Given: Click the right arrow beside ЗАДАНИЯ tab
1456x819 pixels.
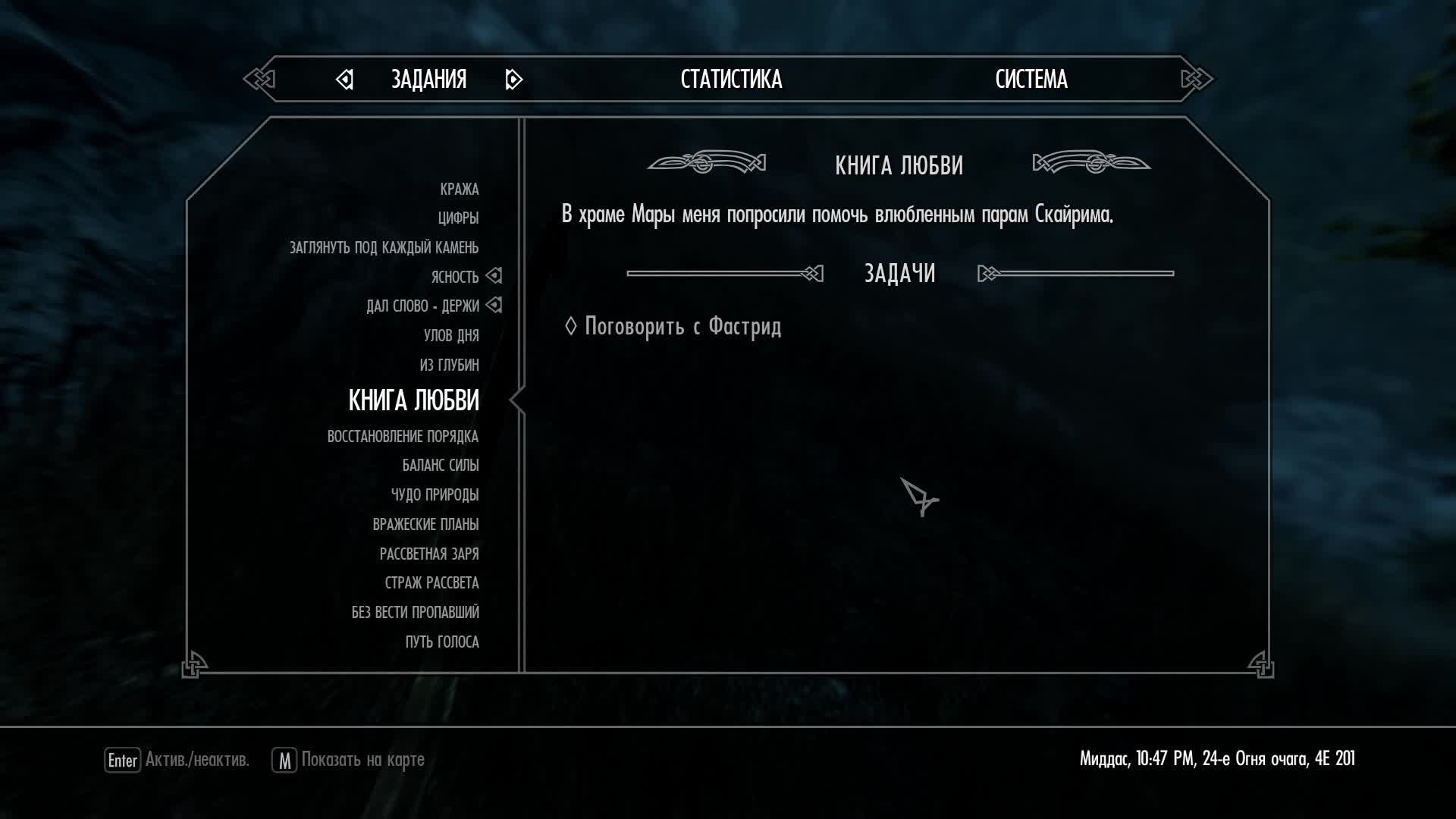Looking at the screenshot, I should click(x=514, y=79).
